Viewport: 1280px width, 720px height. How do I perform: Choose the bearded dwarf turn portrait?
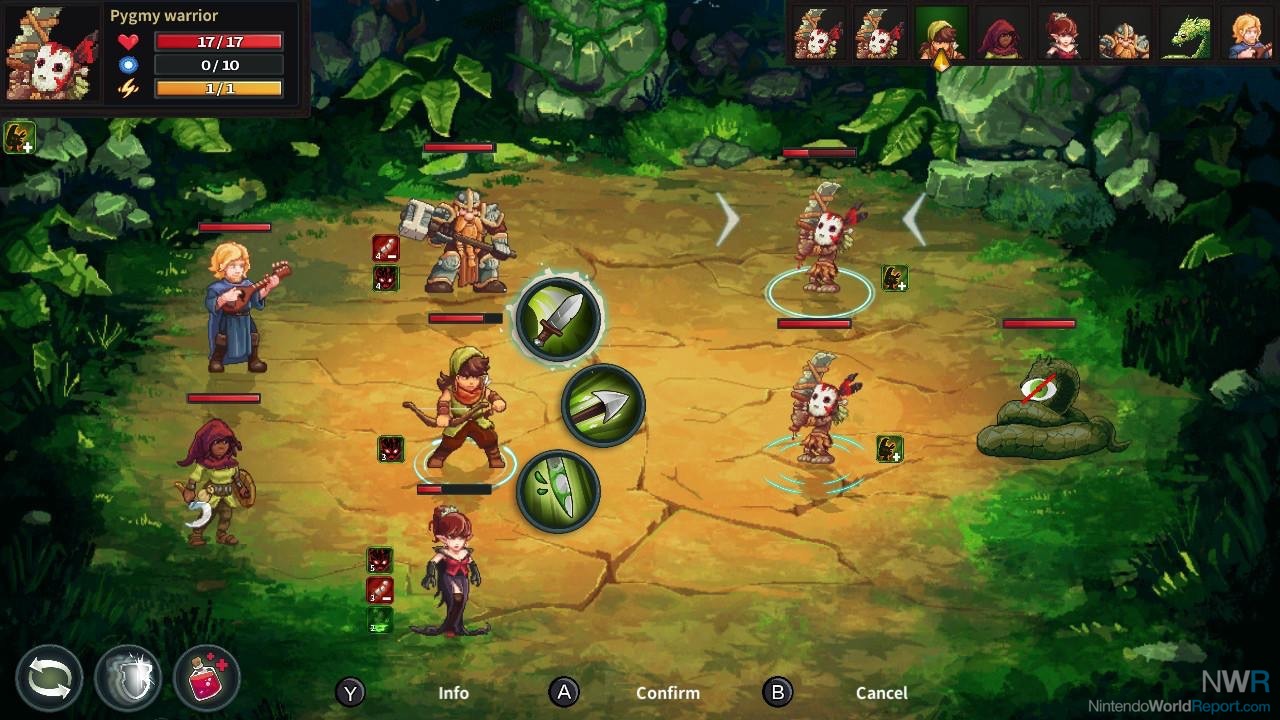coord(1123,35)
